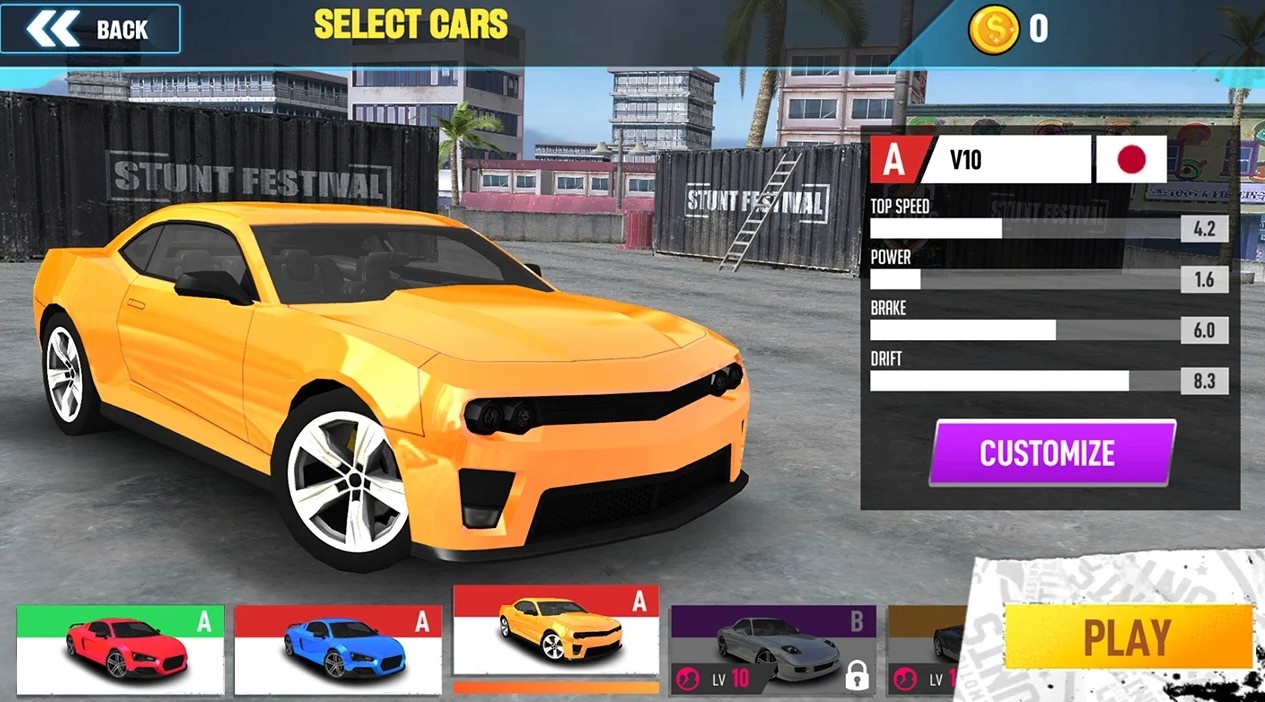Start the game with PLAY
The height and width of the screenshot is (702, 1265).
click(x=1127, y=637)
